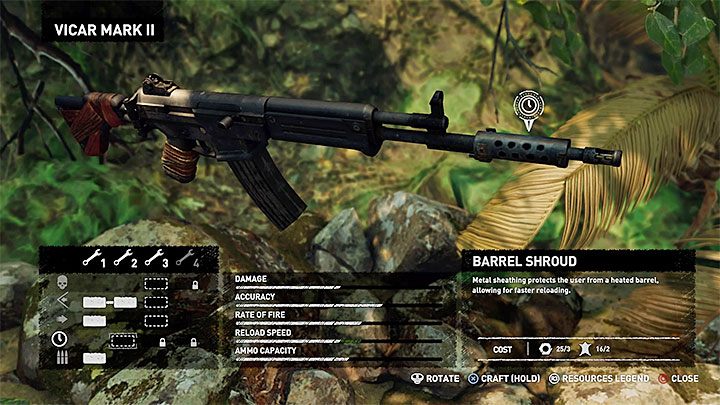720x405 pixels.
Task: Select the empty third-tier accuracy slot
Action: (154, 302)
